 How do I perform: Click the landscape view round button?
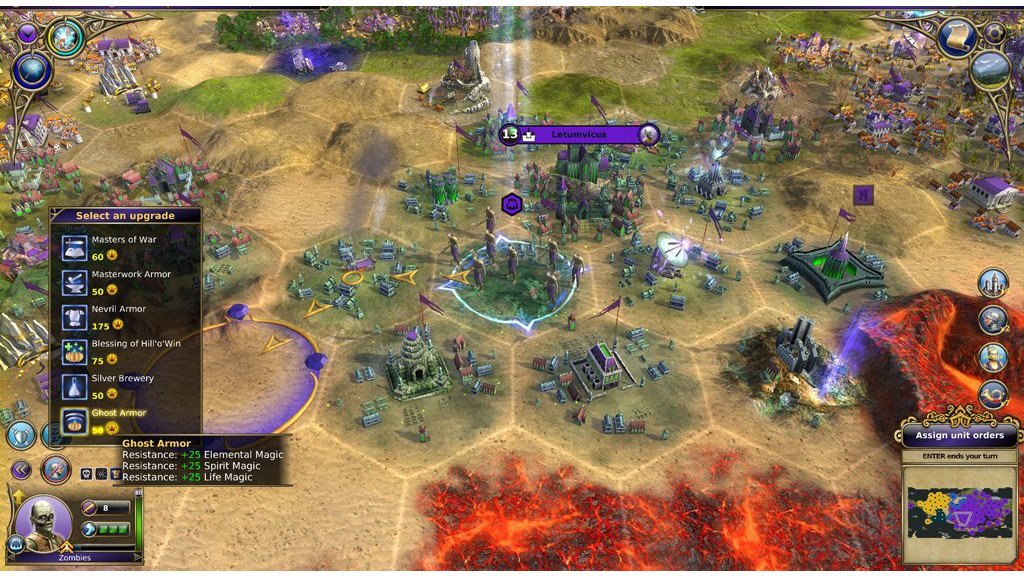[989, 69]
